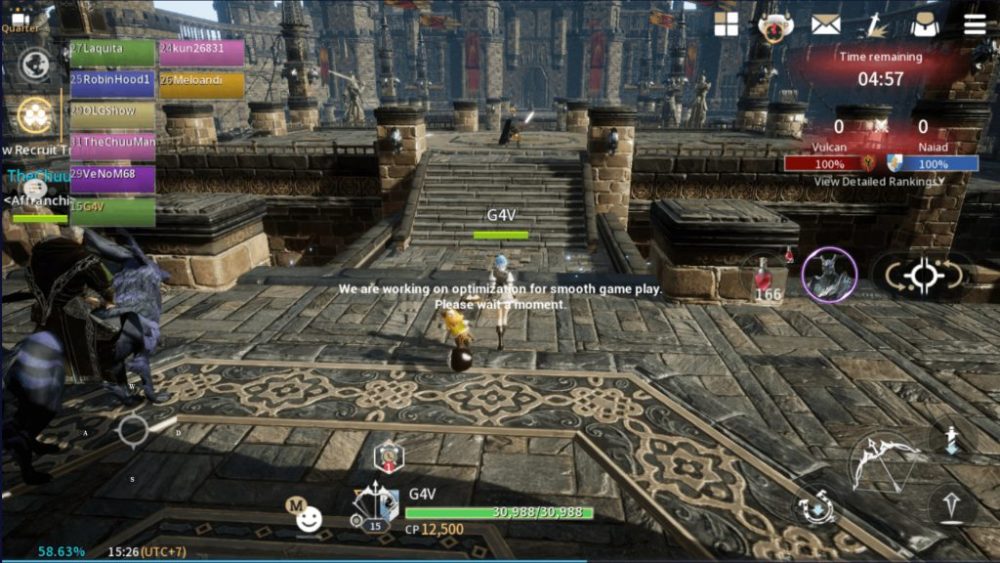Open the smiley emote button
The width and height of the screenshot is (1000, 563).
[x=309, y=518]
